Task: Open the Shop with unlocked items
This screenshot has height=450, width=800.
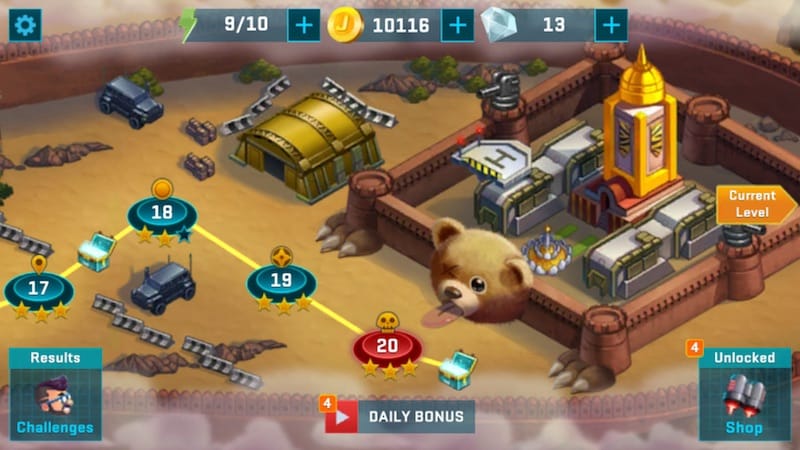Action: point(744,395)
